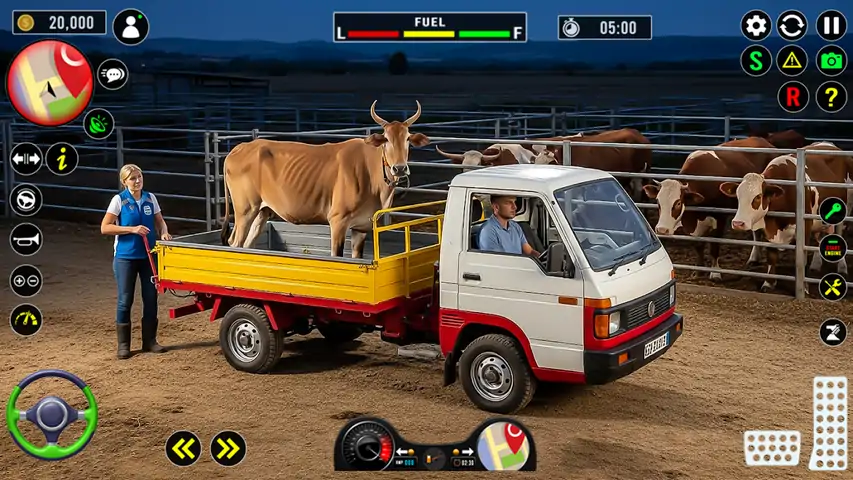This screenshot has width=853, height=480.
Task: Tap the Start Engine button
Action: point(832,248)
